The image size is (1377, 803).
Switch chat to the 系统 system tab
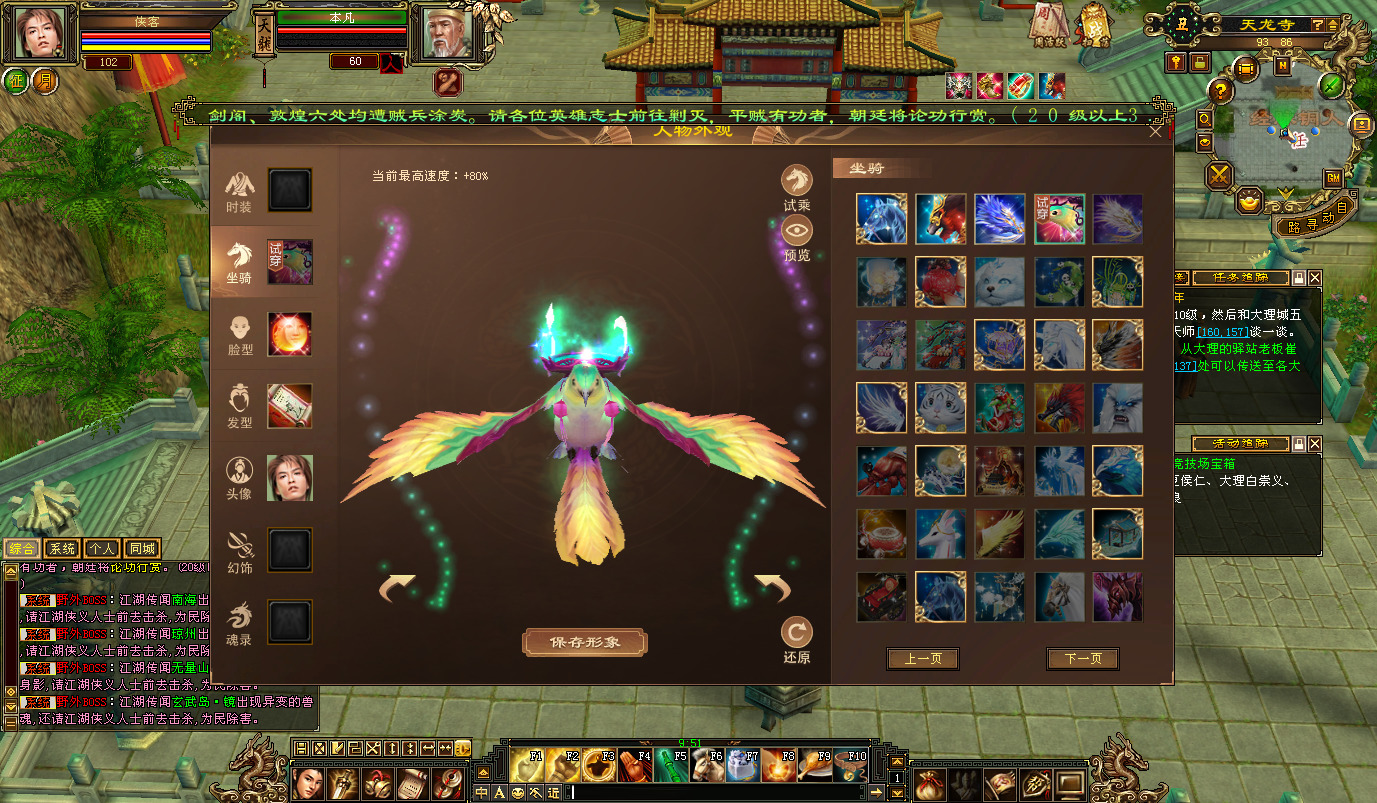coord(62,548)
